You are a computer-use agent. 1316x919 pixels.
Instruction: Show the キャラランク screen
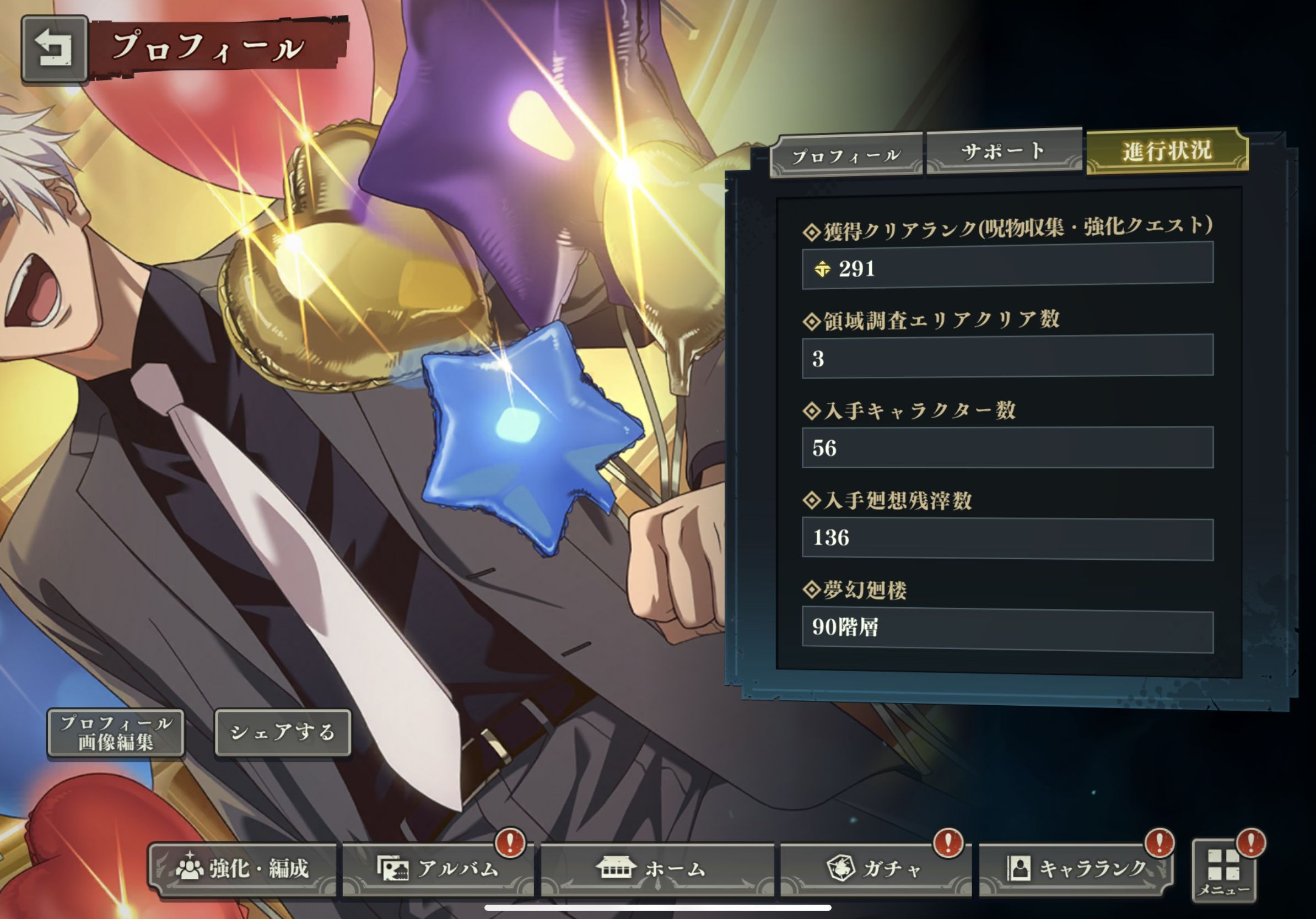click(x=1076, y=868)
